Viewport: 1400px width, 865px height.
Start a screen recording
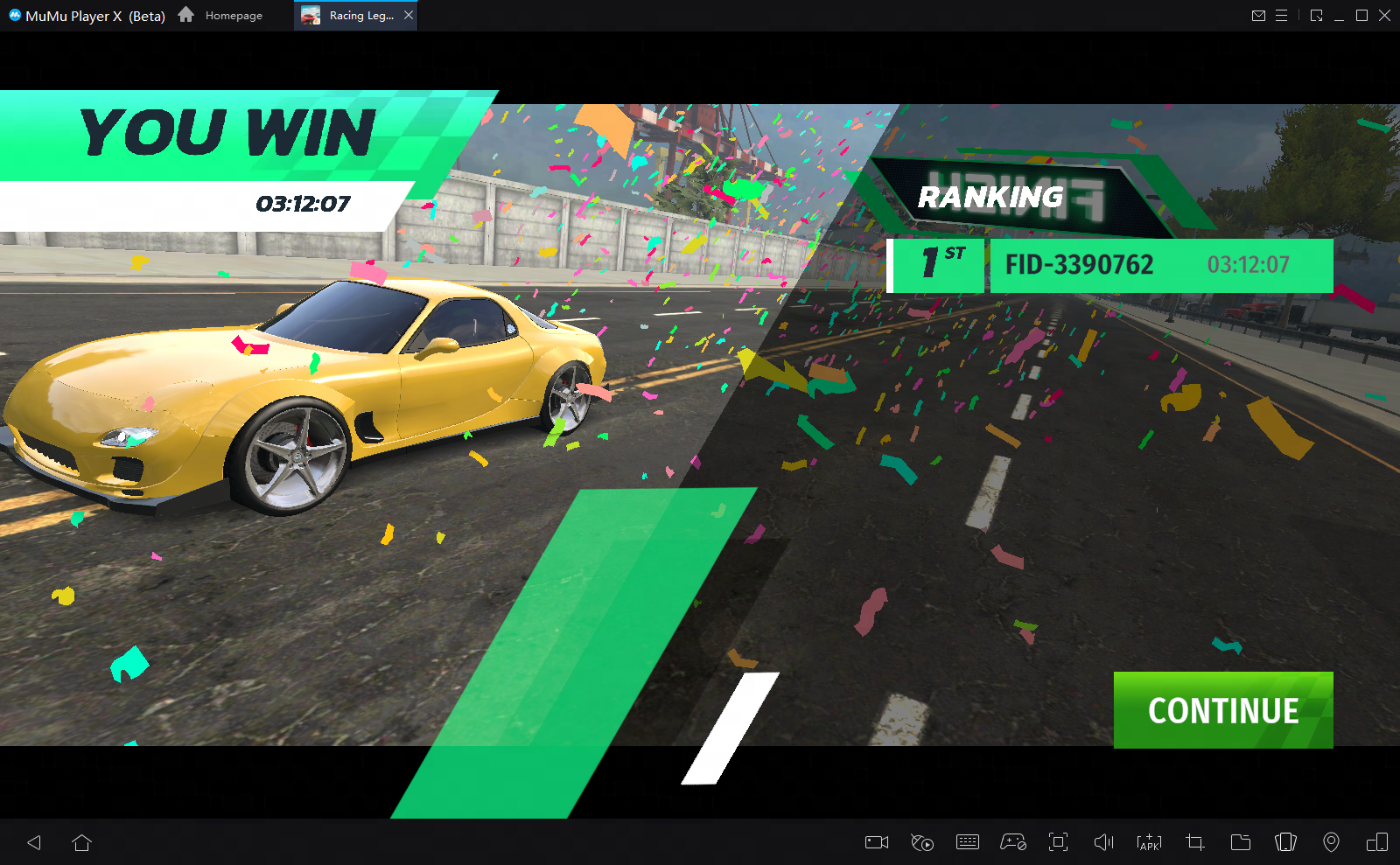tap(876, 842)
